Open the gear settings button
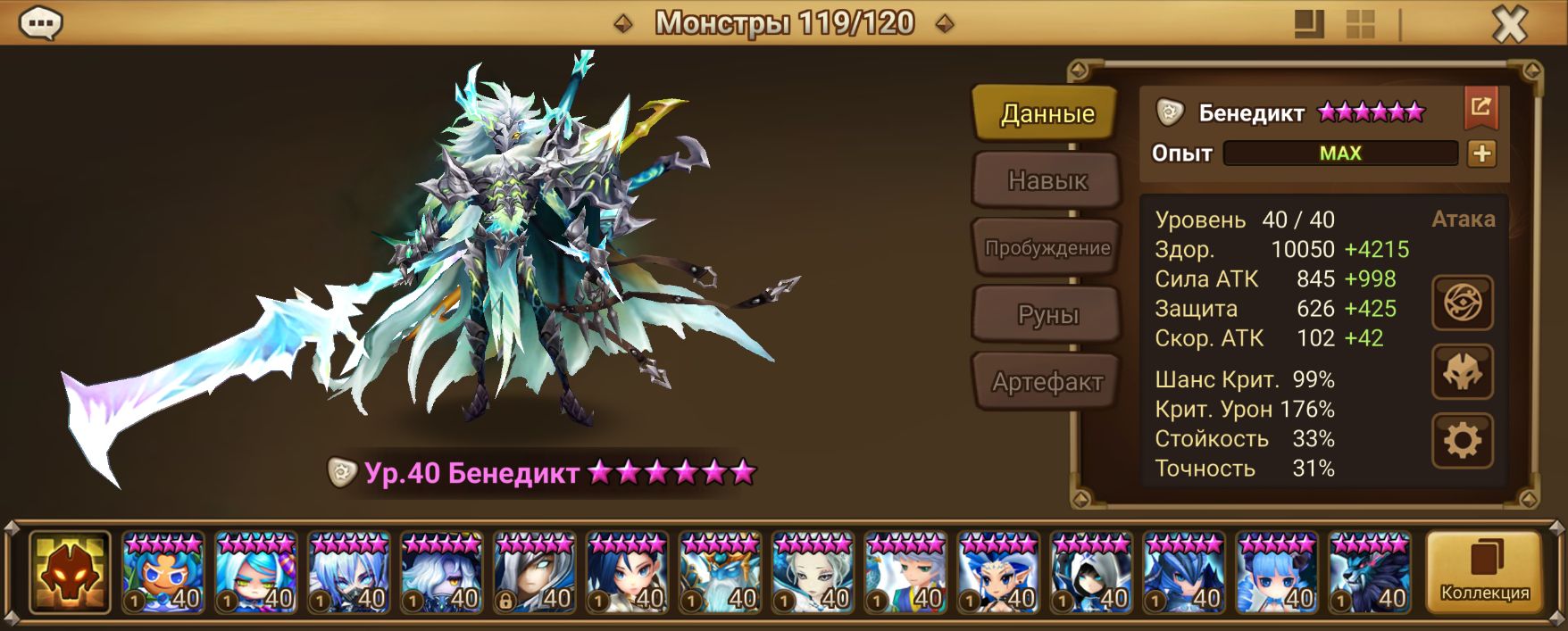The image size is (1568, 631). [x=1462, y=440]
